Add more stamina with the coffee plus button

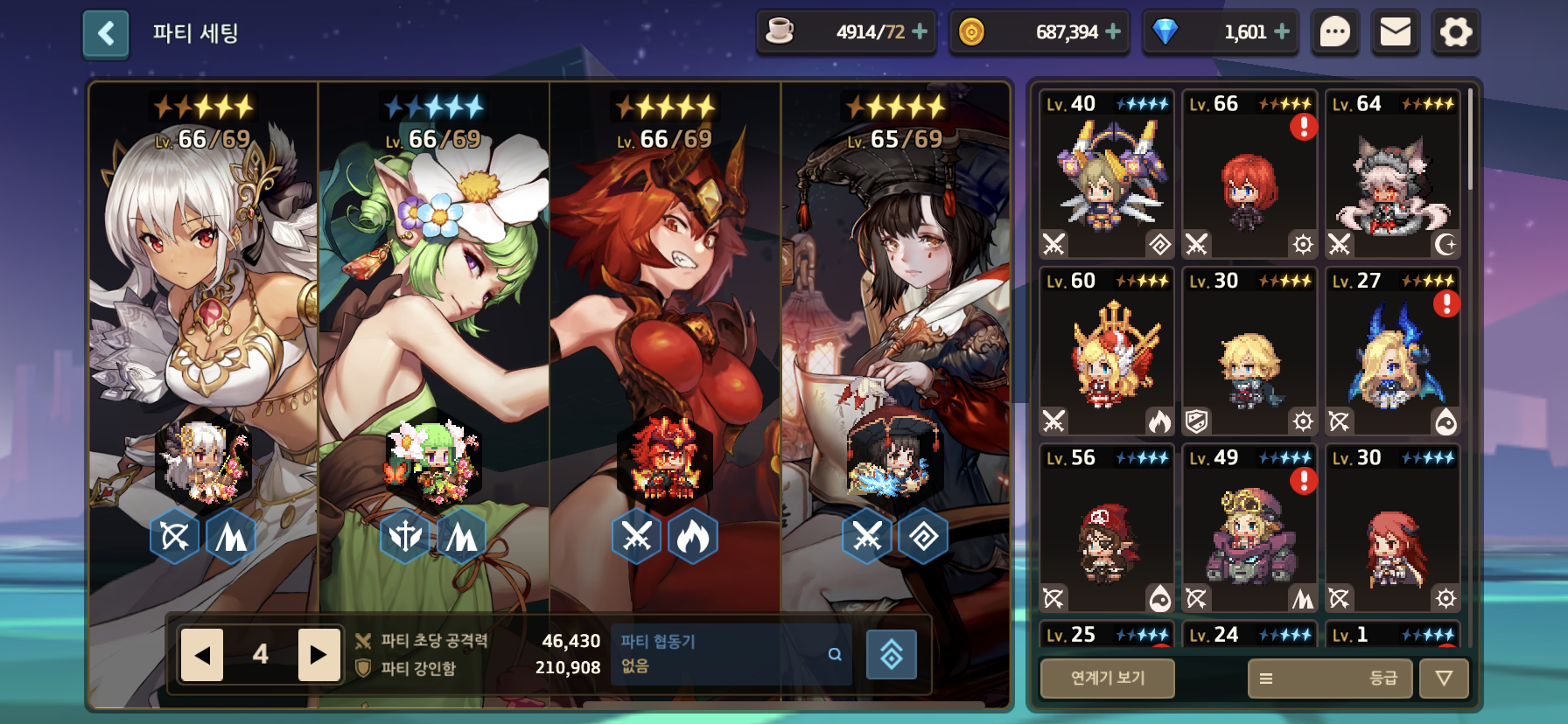coord(920,31)
